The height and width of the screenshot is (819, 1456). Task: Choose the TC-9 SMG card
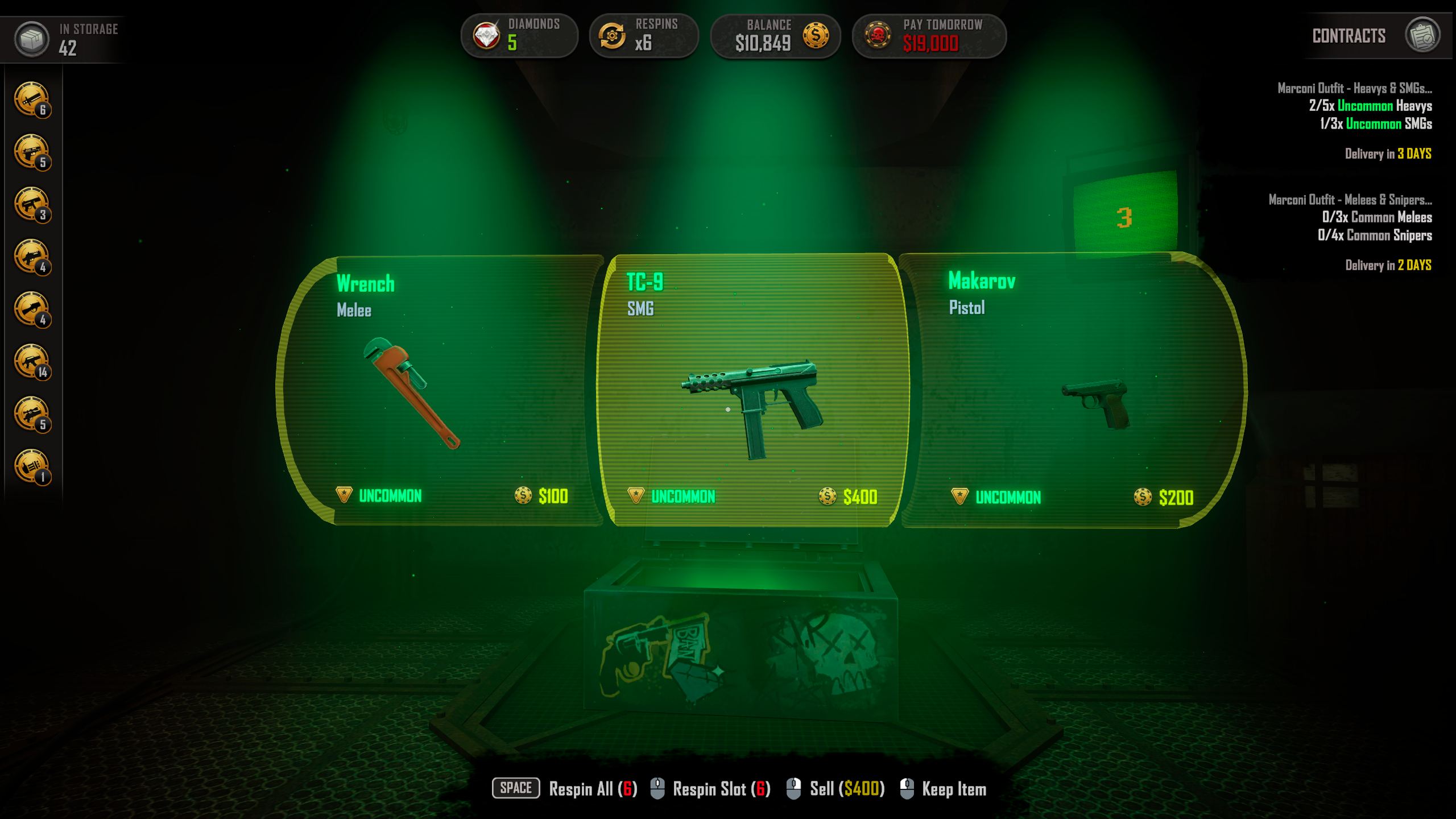coord(752,391)
